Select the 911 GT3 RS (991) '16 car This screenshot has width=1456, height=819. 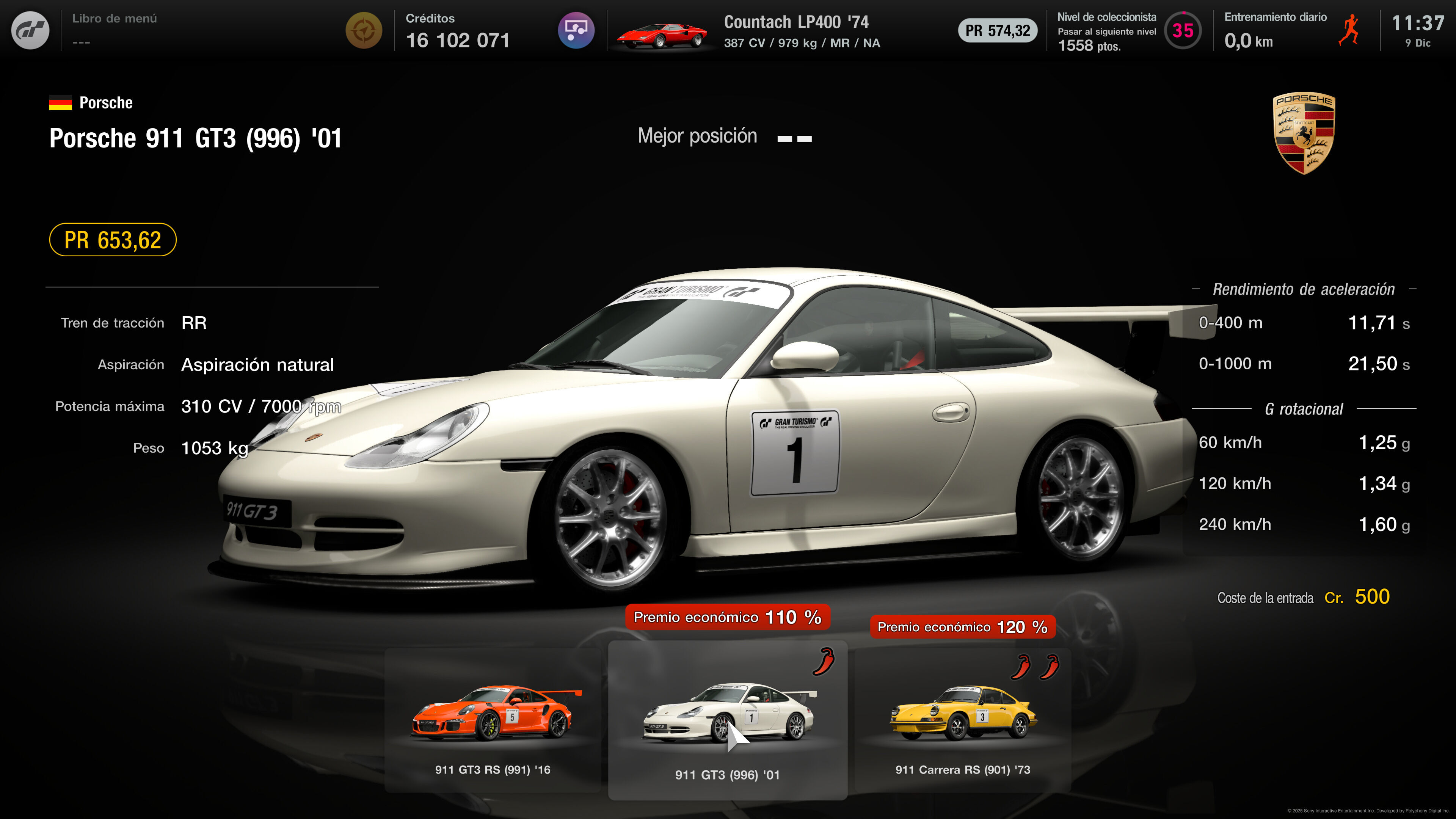(x=492, y=721)
